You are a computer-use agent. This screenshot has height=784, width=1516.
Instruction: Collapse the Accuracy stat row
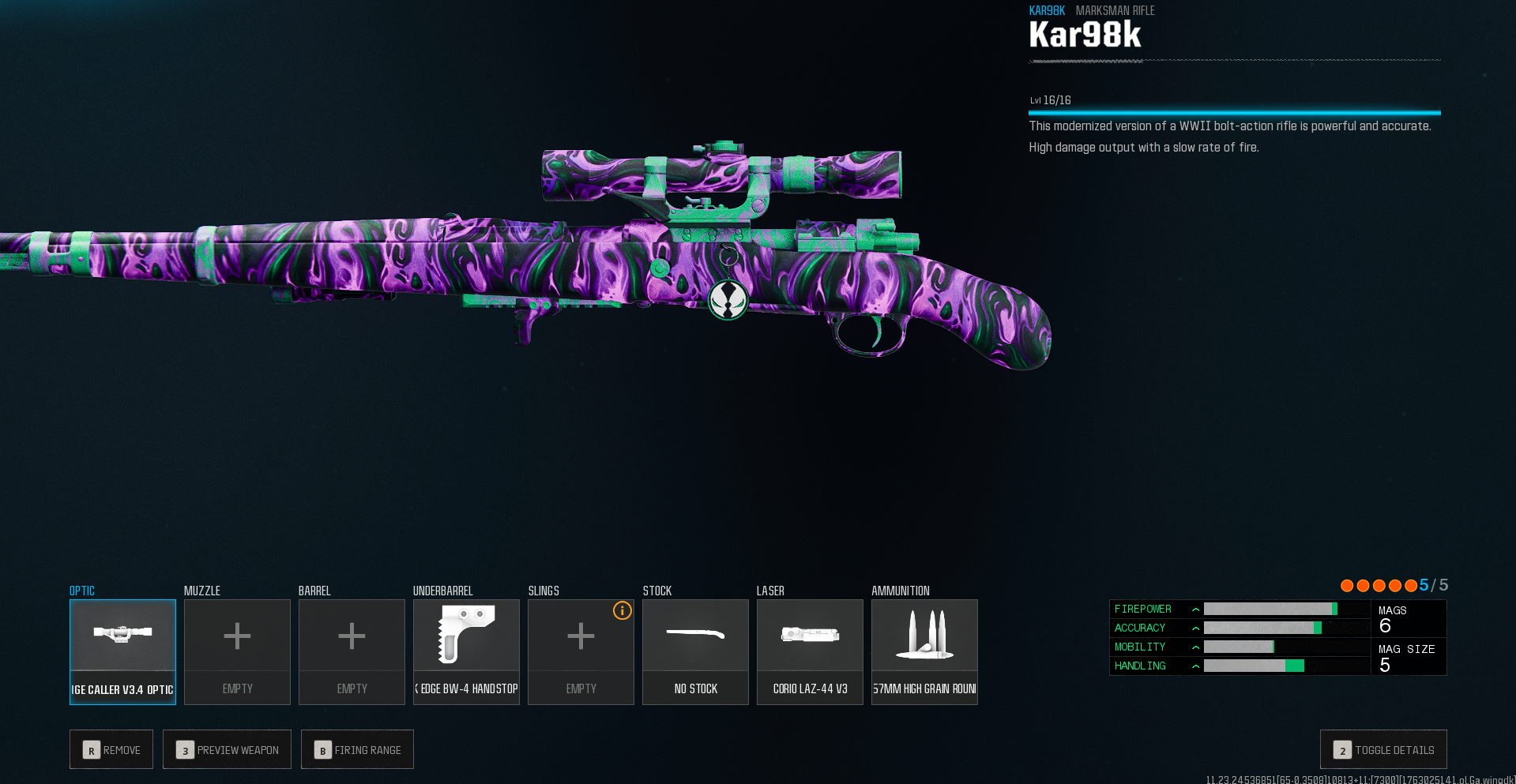click(1194, 628)
